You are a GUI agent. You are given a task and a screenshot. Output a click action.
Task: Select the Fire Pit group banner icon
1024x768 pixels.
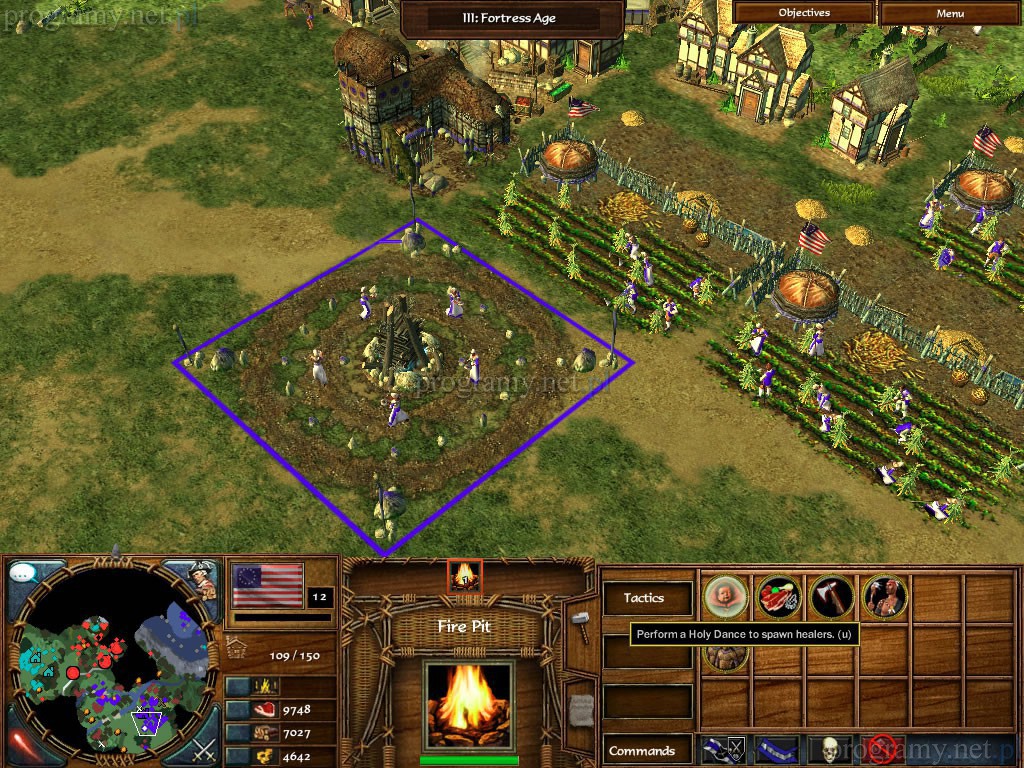[x=465, y=576]
